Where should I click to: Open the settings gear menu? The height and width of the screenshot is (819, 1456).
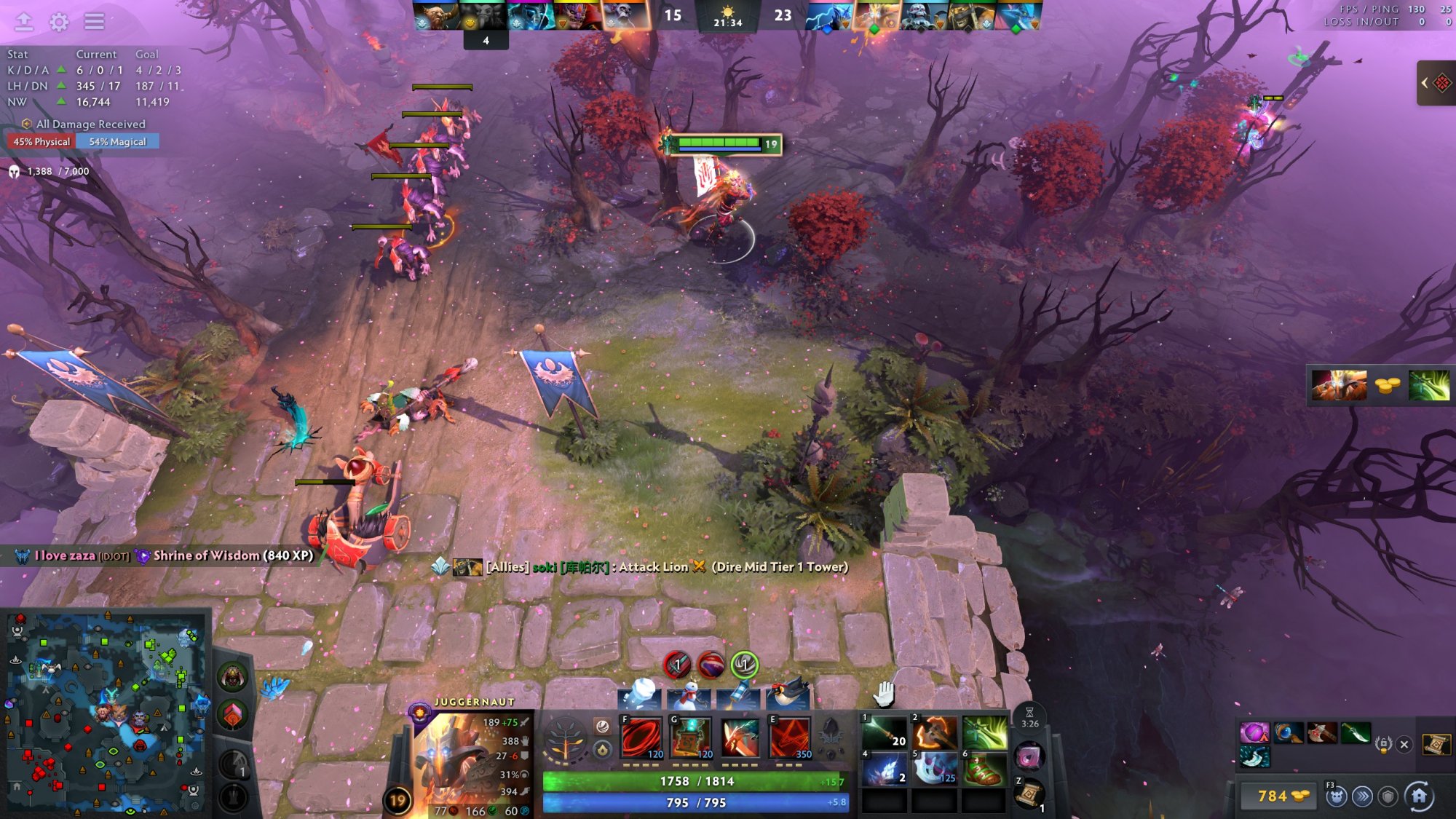pyautogui.click(x=59, y=22)
